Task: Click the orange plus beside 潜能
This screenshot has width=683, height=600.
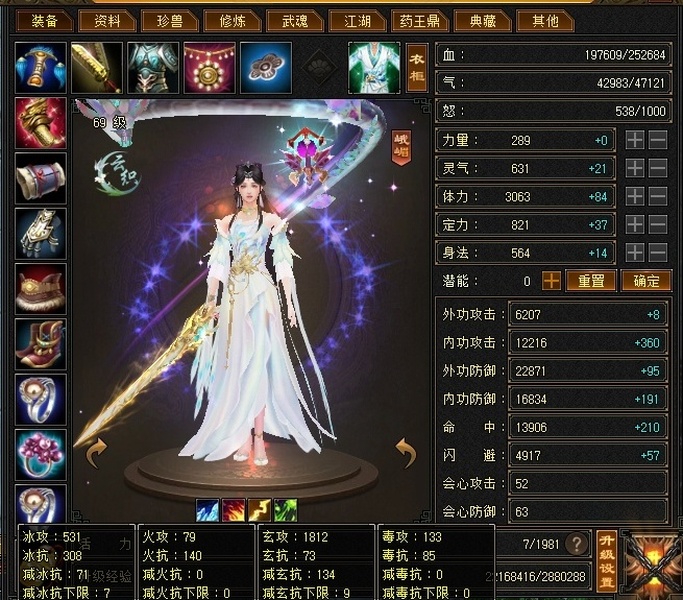Action: point(551,281)
